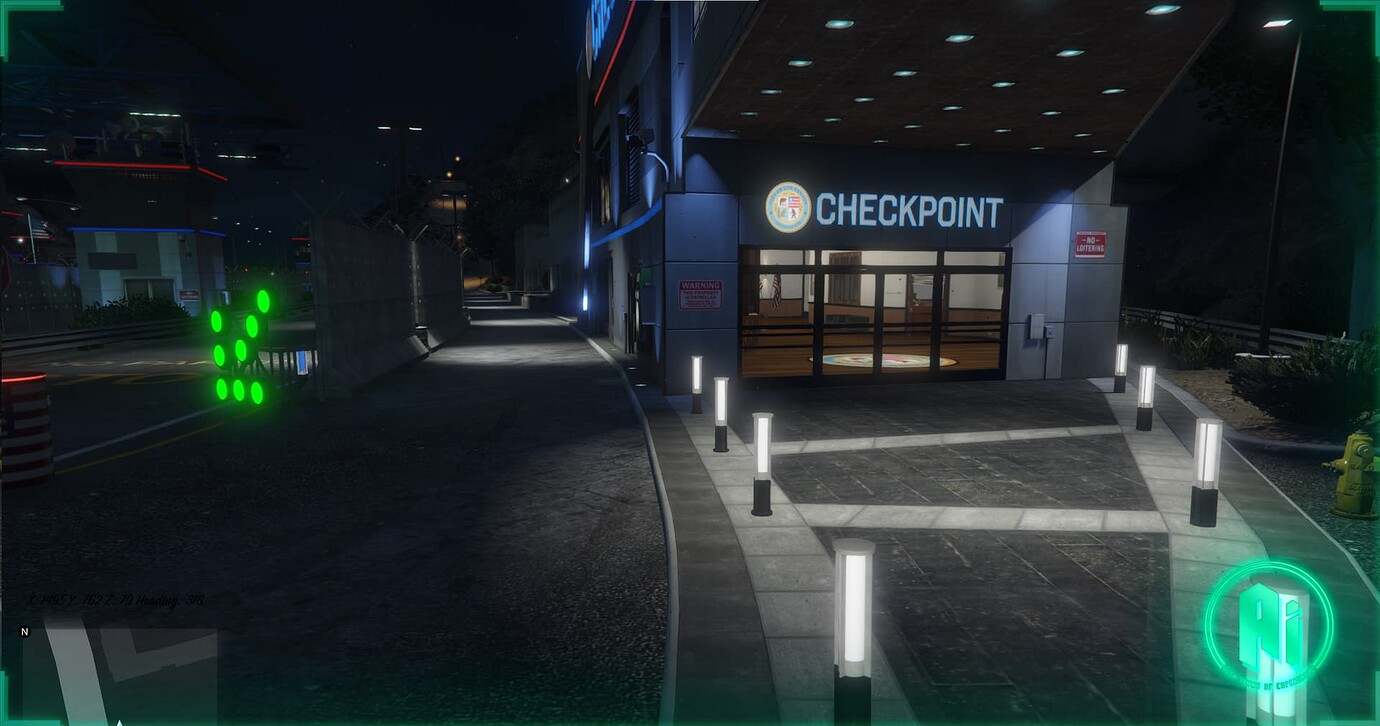Open the center glass entrance doors

875,320
